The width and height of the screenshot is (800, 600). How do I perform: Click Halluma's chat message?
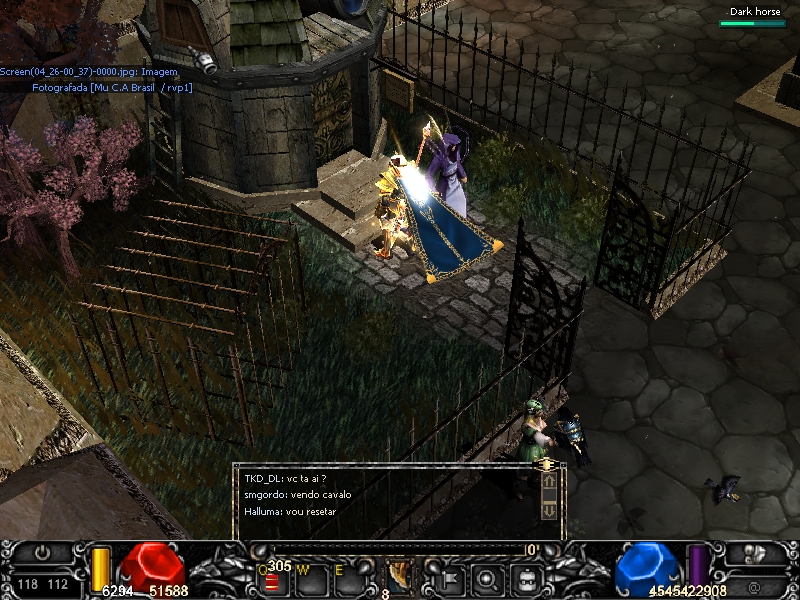[x=290, y=512]
